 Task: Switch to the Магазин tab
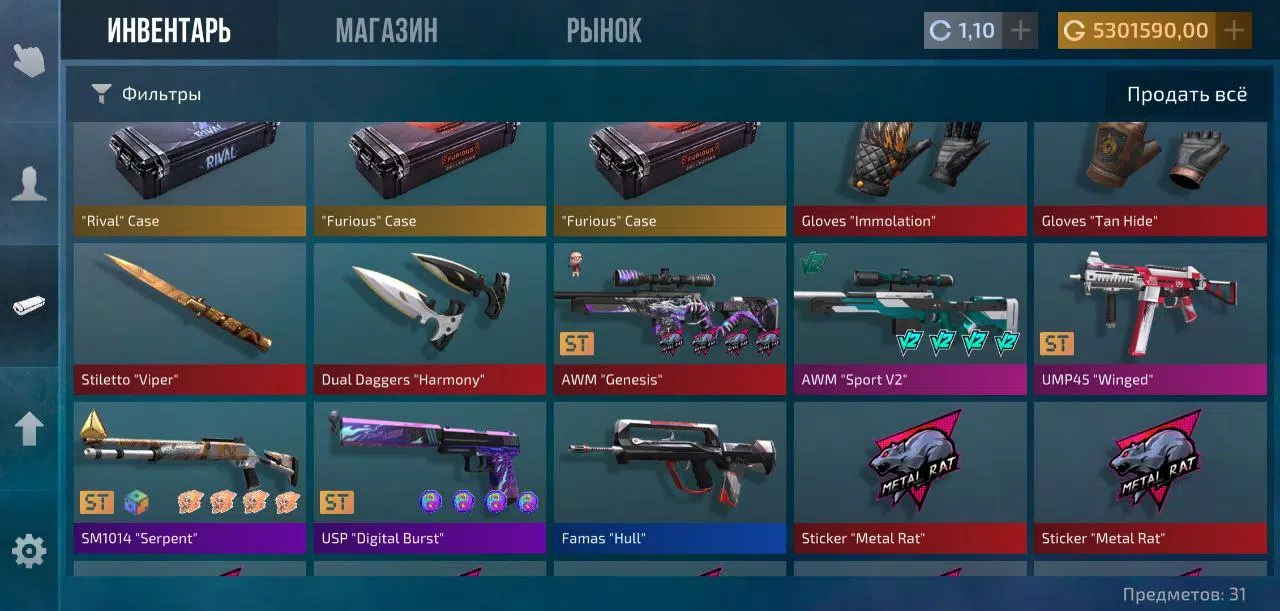tap(386, 31)
